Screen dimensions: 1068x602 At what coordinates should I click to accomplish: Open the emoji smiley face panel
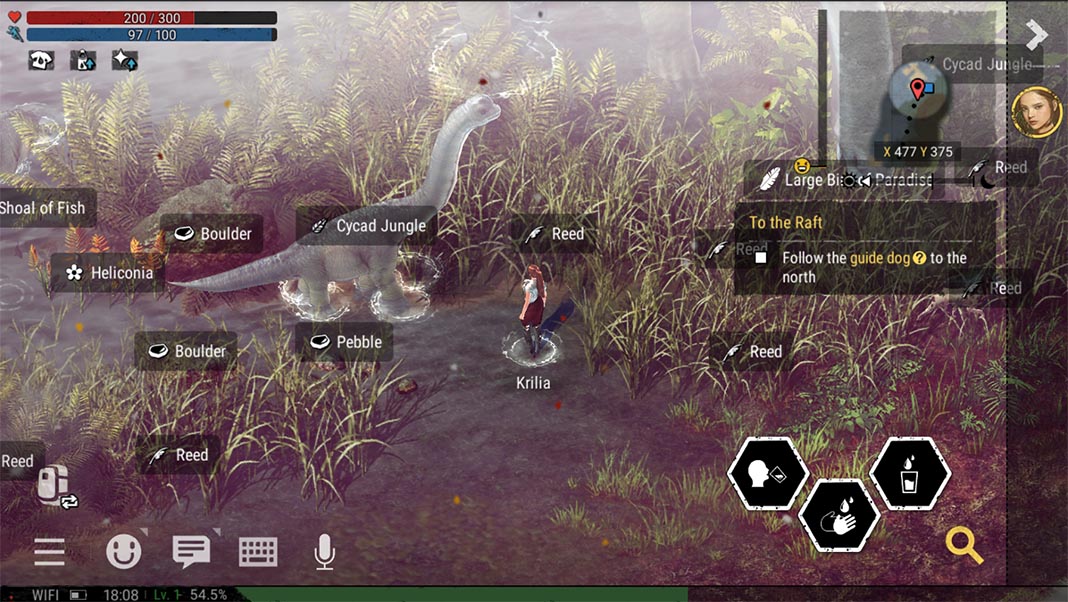click(x=124, y=551)
